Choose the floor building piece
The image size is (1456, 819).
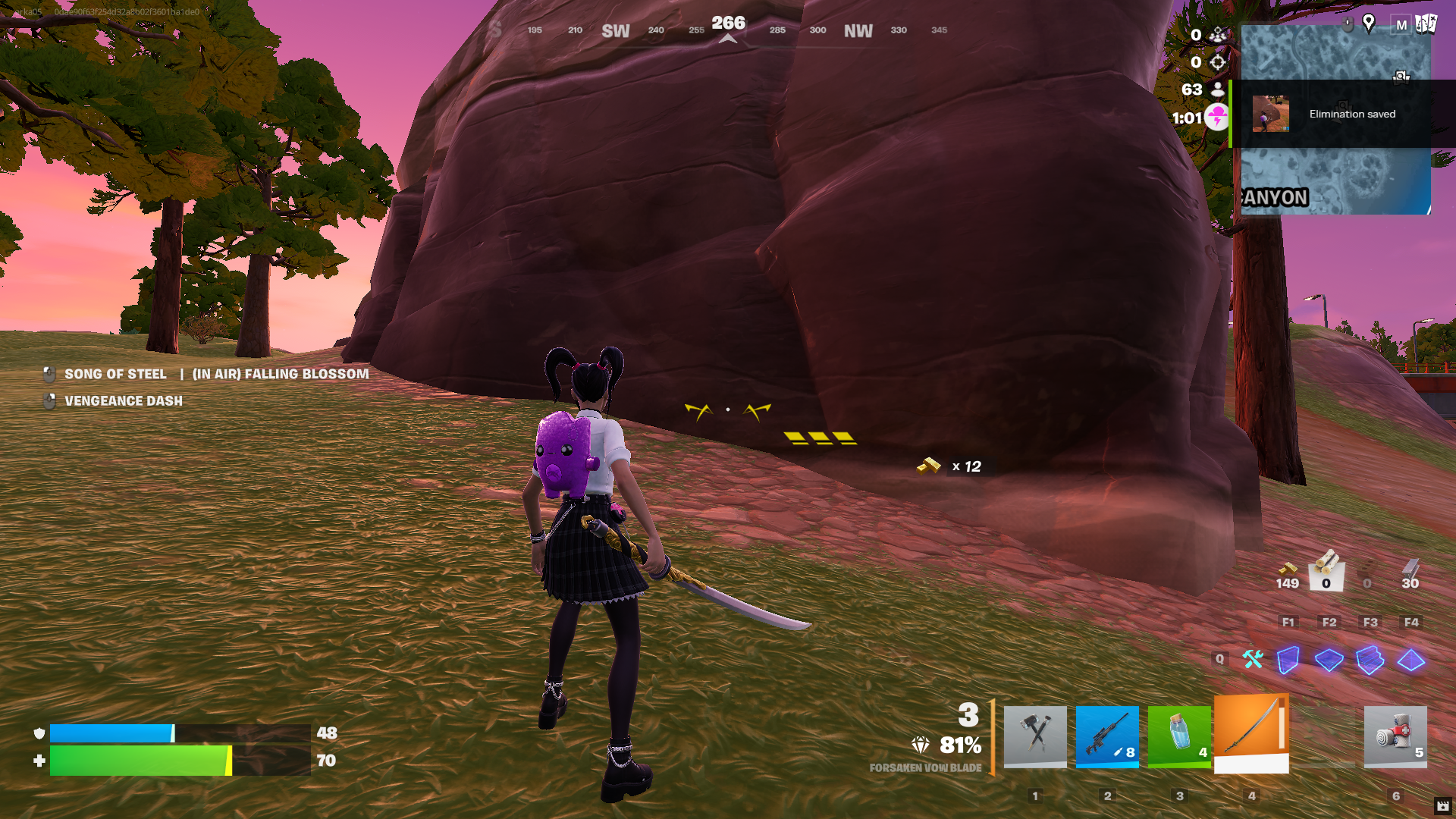pos(1329,660)
